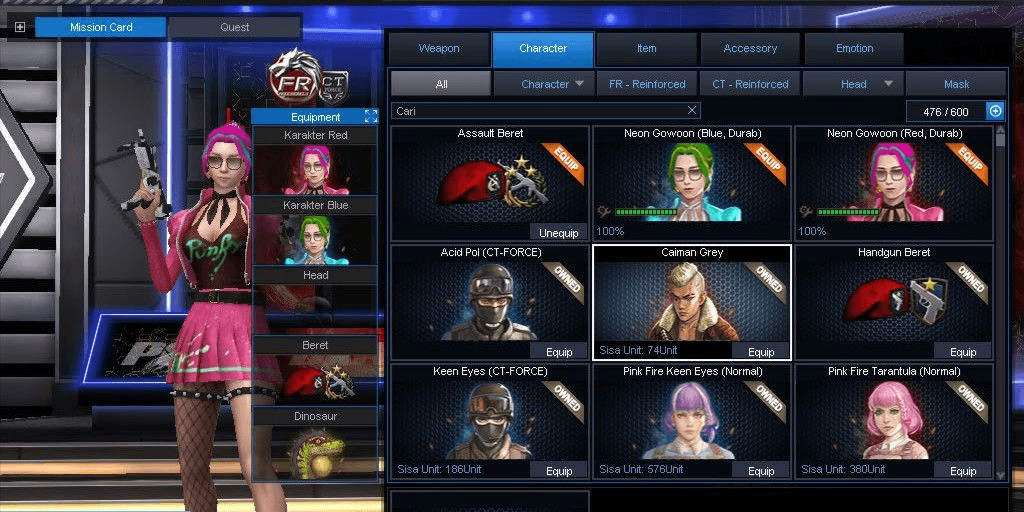Viewport: 1024px width, 512px height.
Task: Equip the Handgun Beret
Action: coord(963,352)
